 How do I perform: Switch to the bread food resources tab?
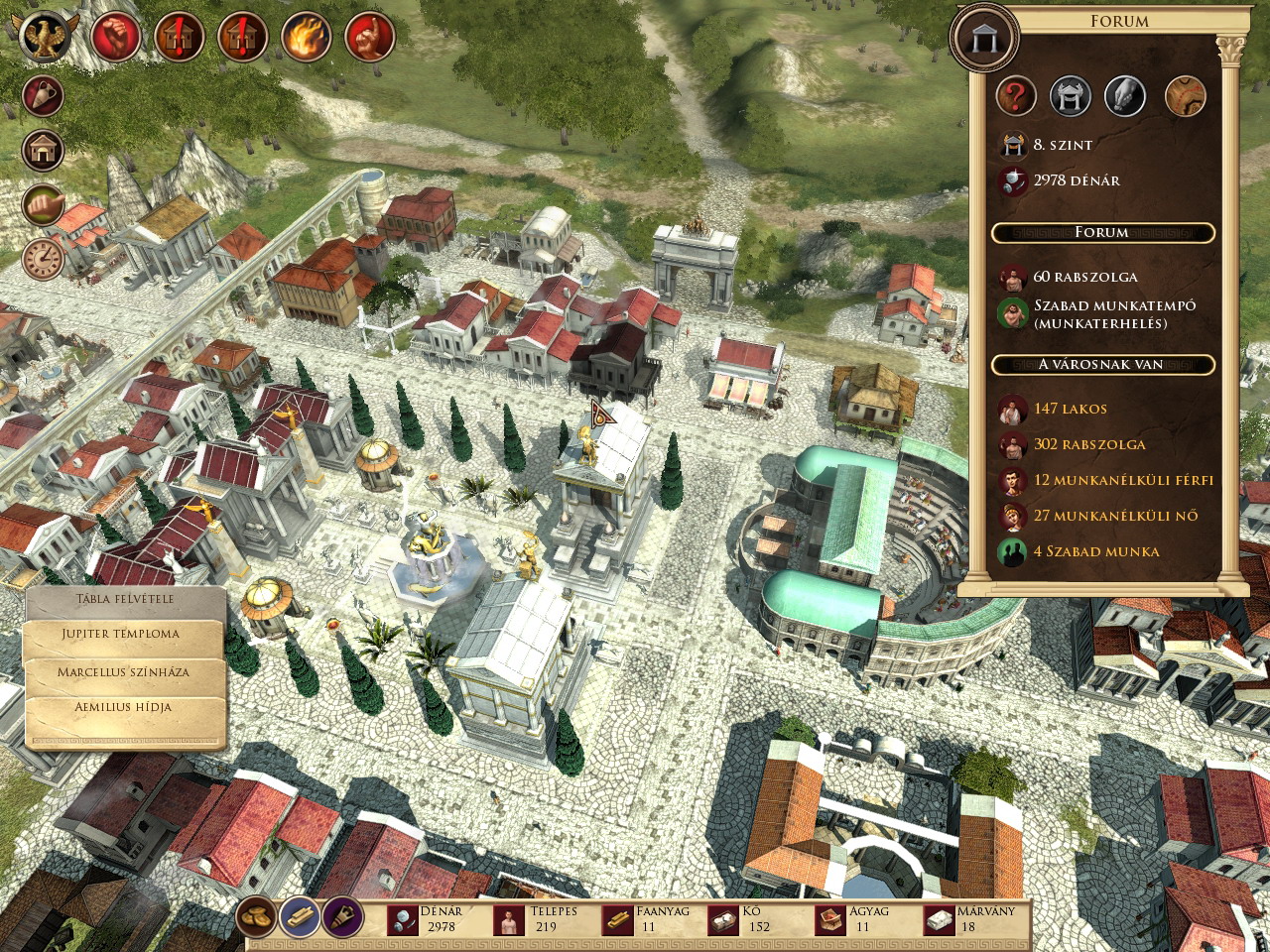pyautogui.click(x=258, y=917)
